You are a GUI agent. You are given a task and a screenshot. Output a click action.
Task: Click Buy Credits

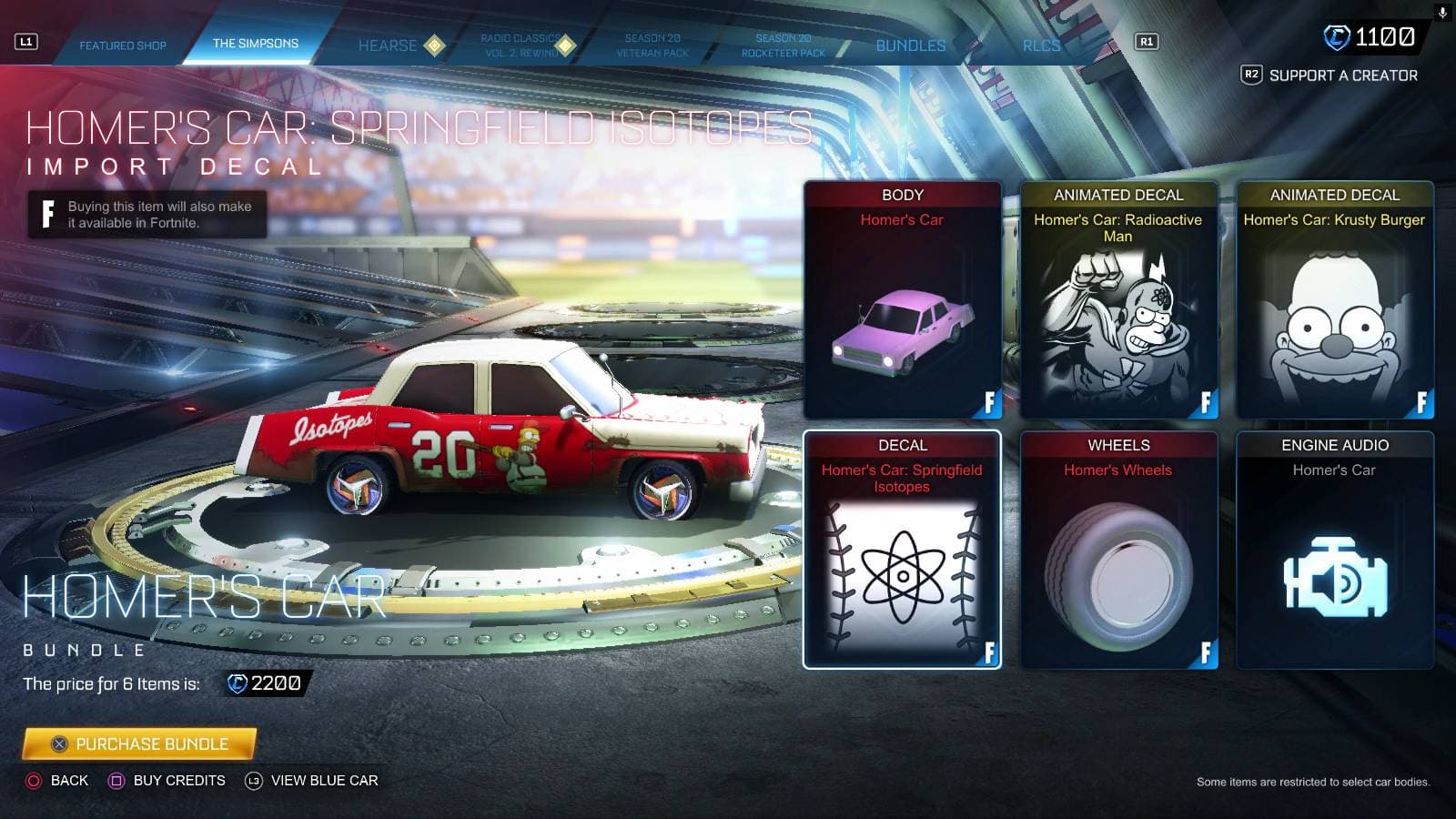[x=169, y=780]
